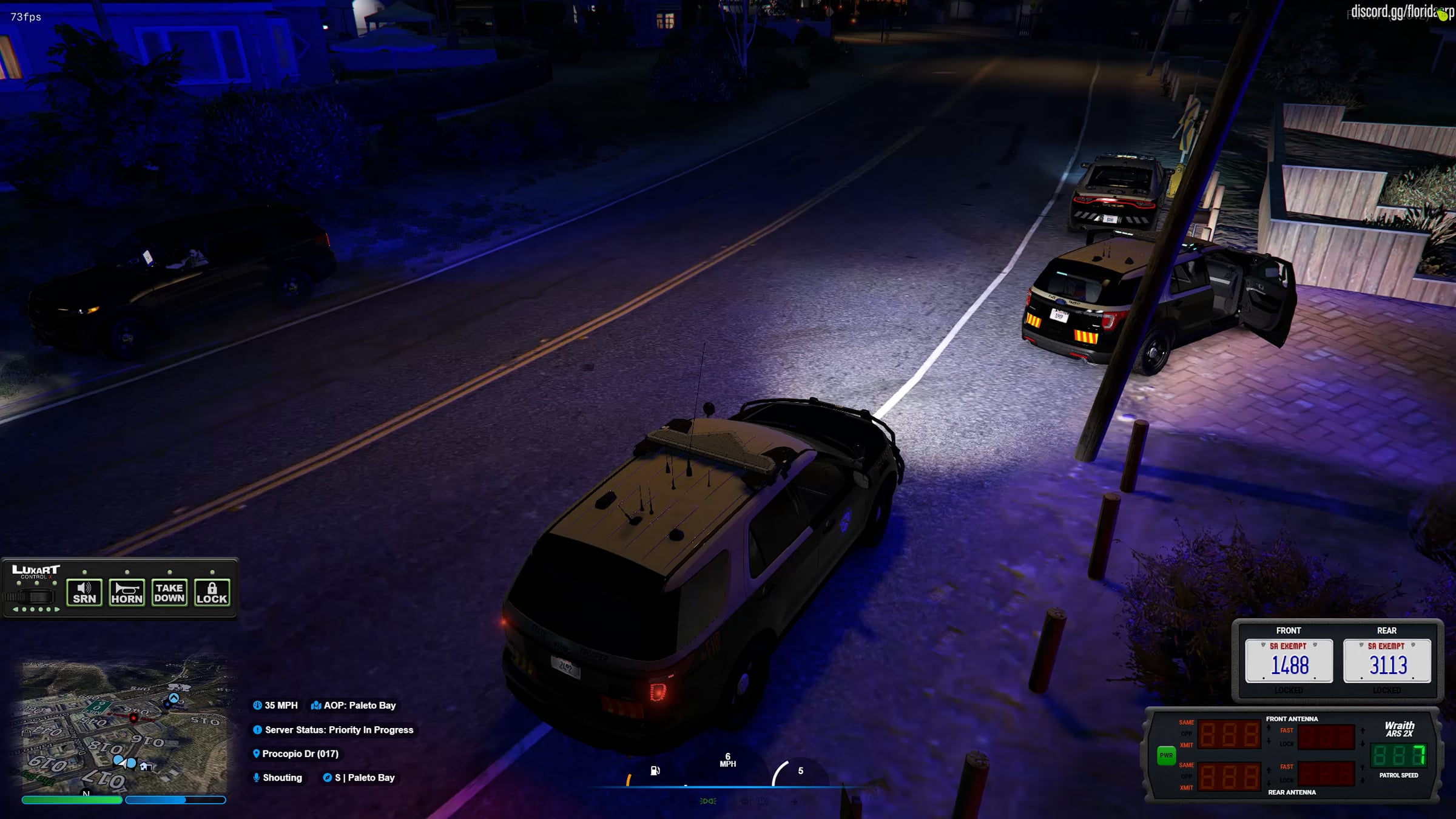Activate the HORN button
Viewport: 1456px width, 819px height.
(127, 593)
